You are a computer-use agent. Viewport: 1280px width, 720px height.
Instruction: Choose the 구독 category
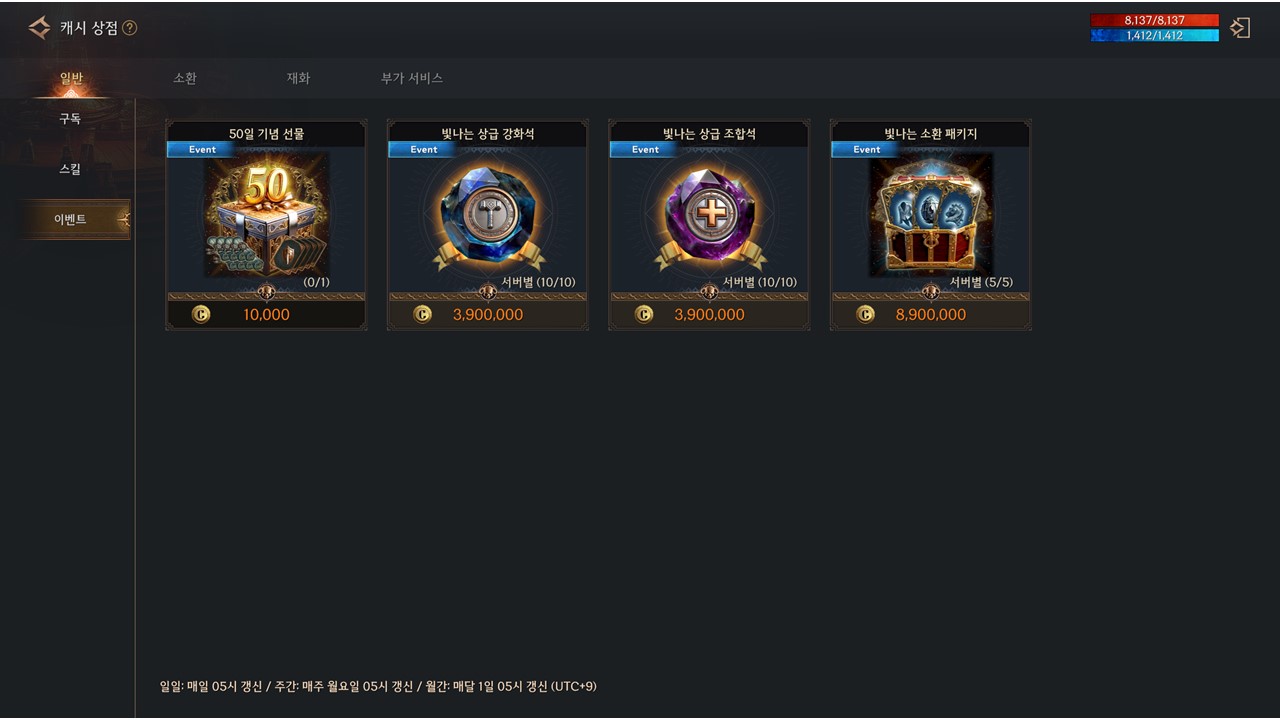(70, 118)
